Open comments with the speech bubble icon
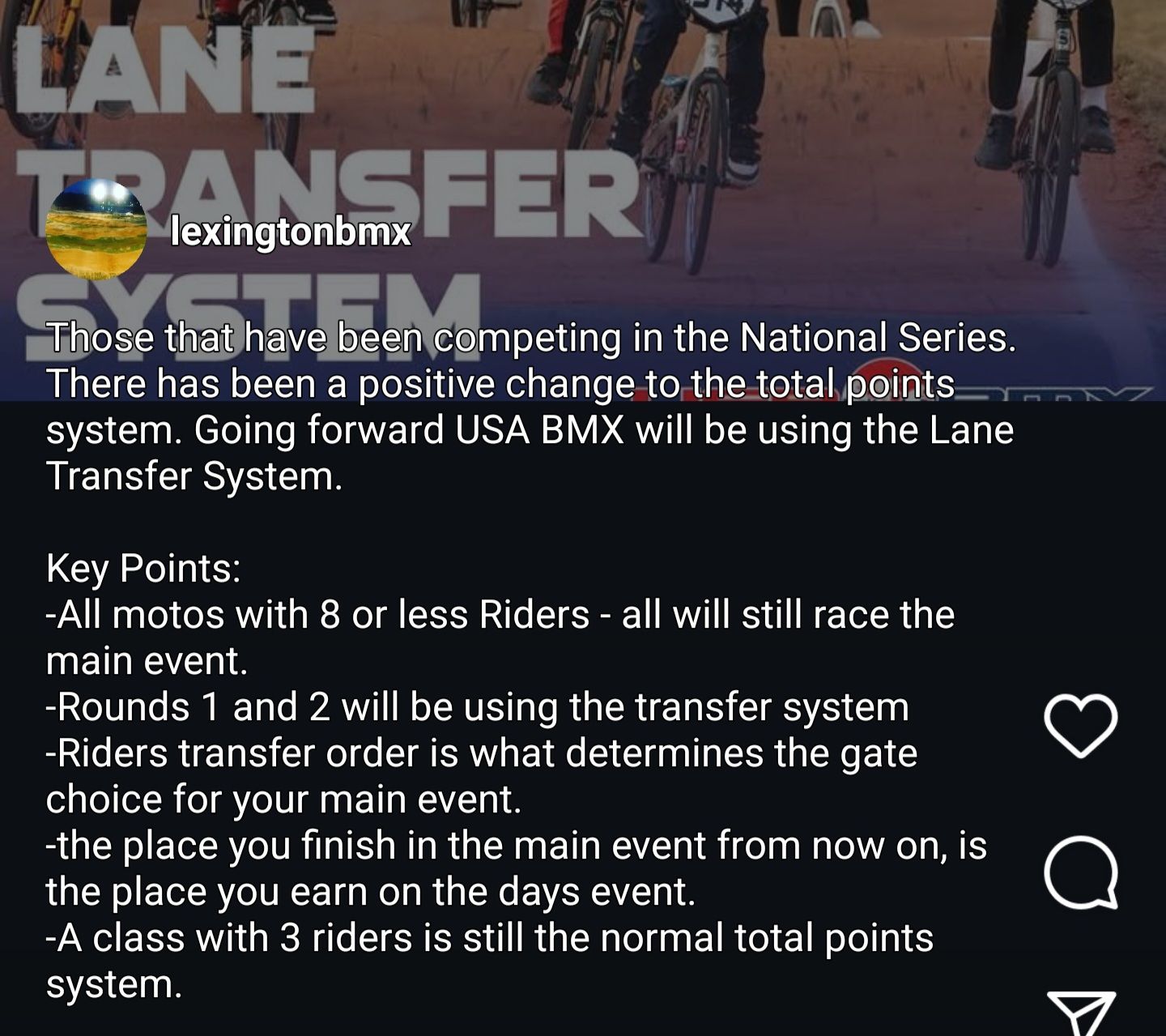1166x1036 pixels. click(x=1080, y=872)
